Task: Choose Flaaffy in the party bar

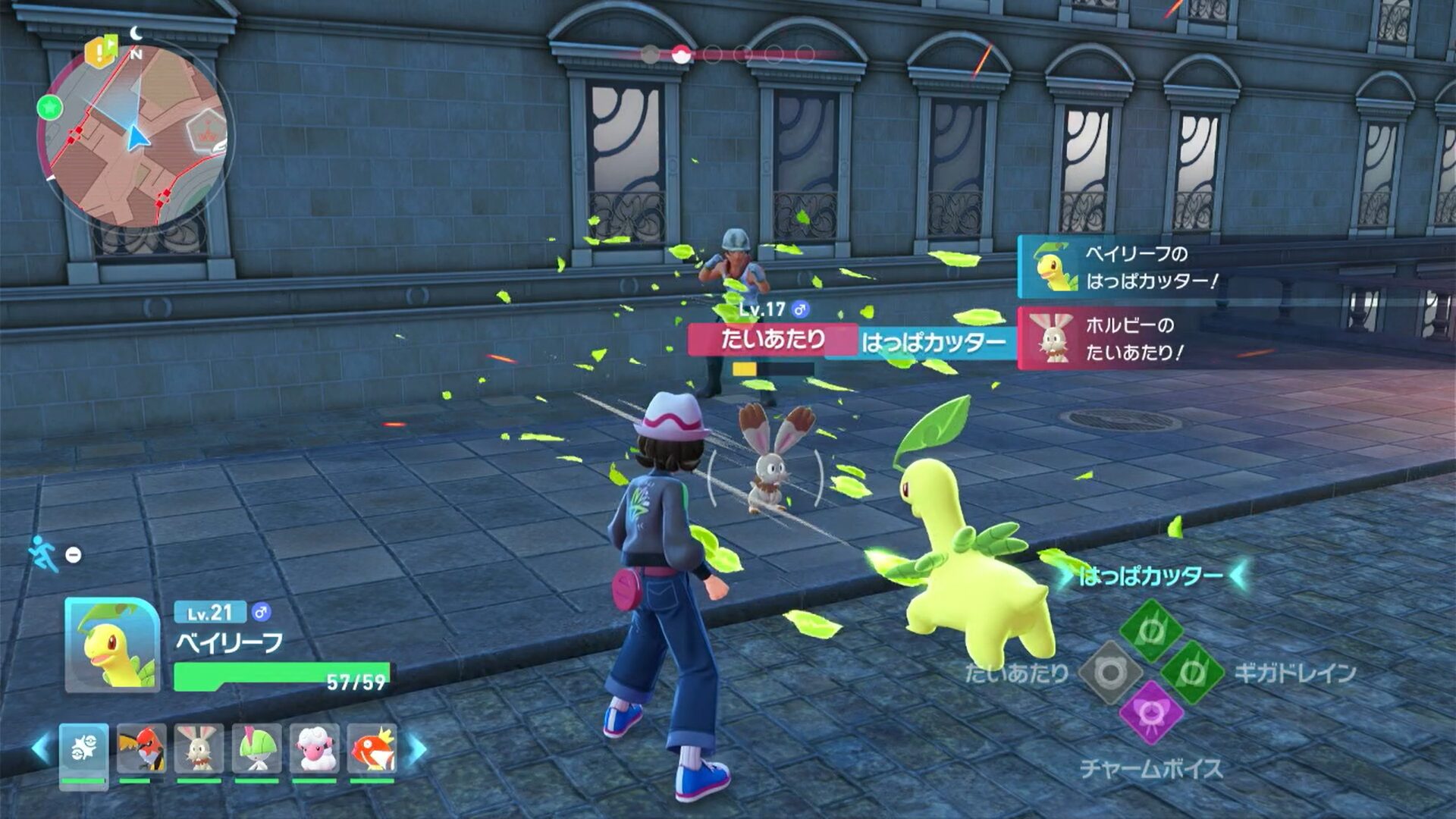Action: 314,749
